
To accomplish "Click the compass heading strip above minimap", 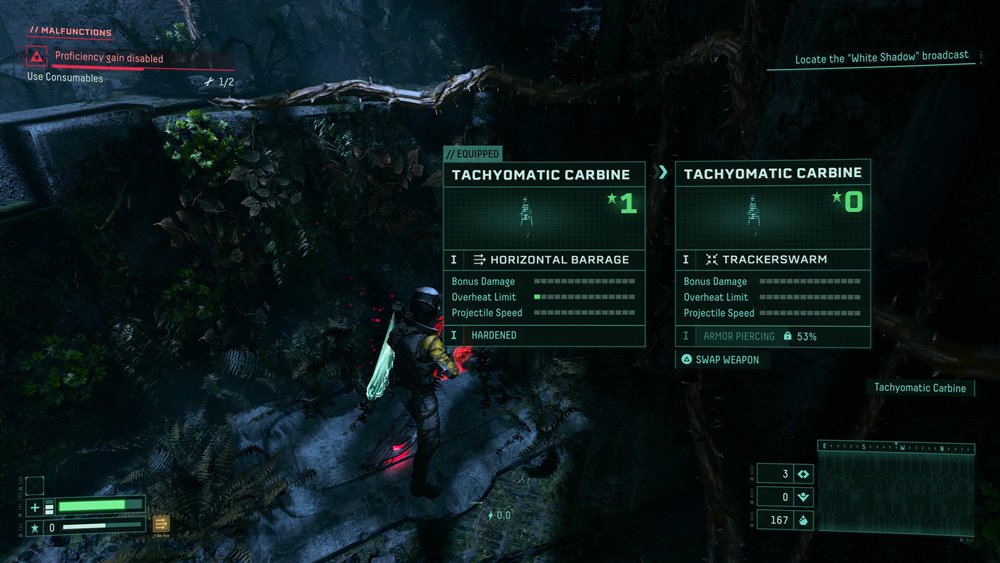I will 895,447.
